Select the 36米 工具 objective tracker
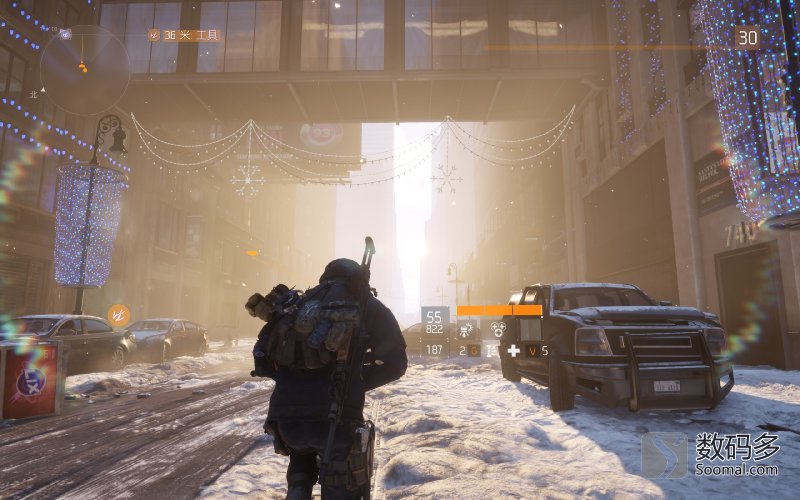800x500 pixels. pyautogui.click(x=184, y=35)
